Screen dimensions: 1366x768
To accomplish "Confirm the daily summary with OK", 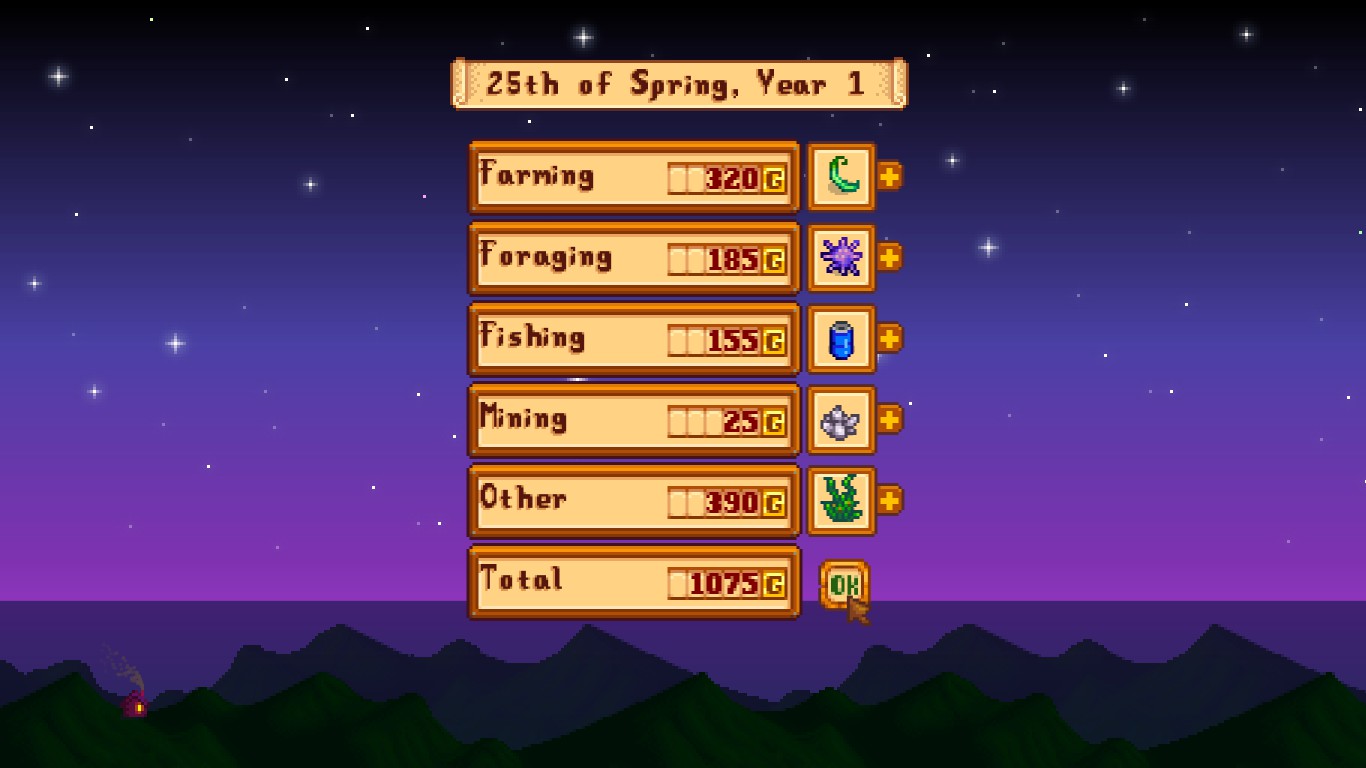I will [x=843, y=585].
